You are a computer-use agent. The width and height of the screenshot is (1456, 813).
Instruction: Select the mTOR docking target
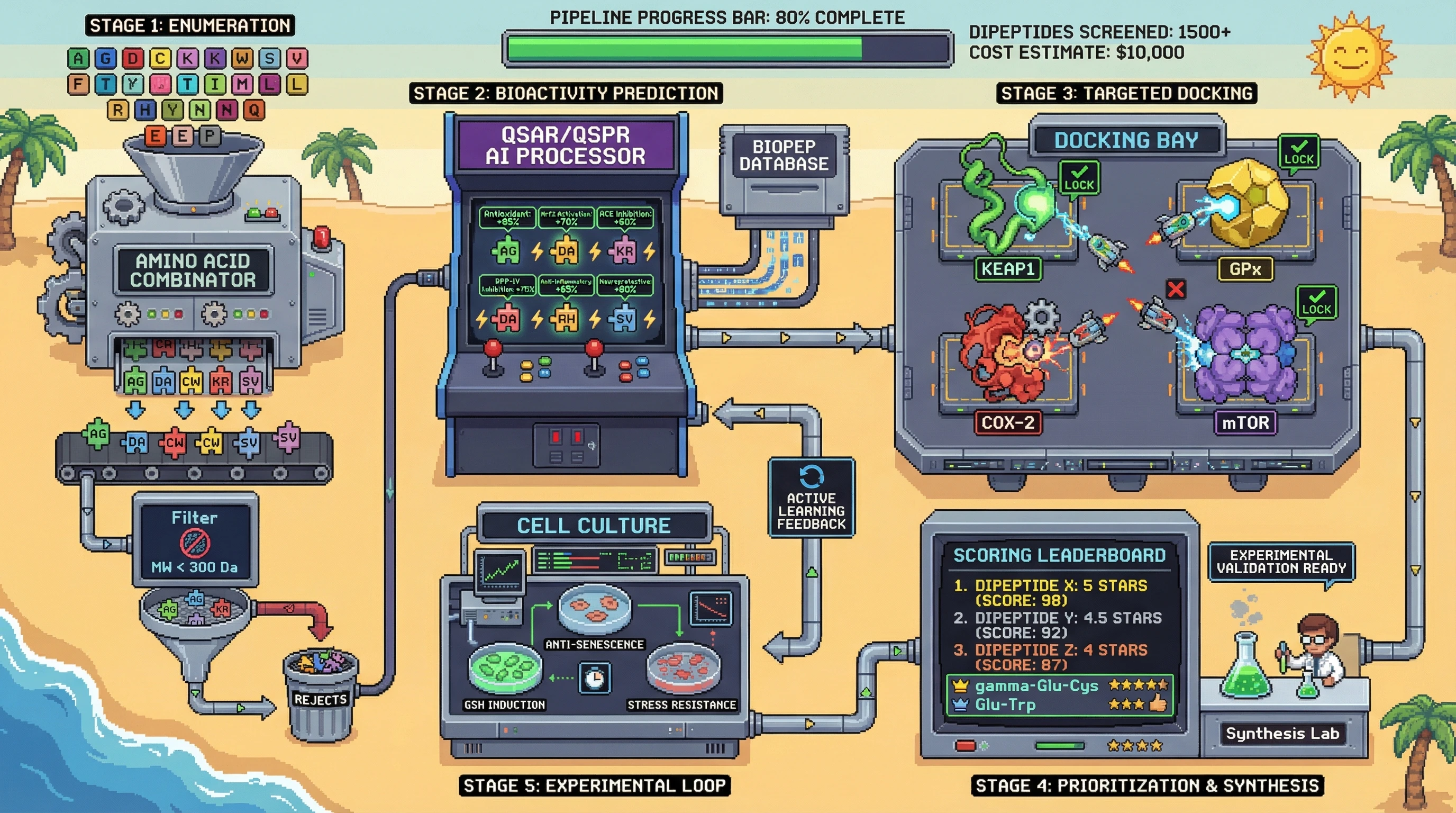click(x=1245, y=422)
